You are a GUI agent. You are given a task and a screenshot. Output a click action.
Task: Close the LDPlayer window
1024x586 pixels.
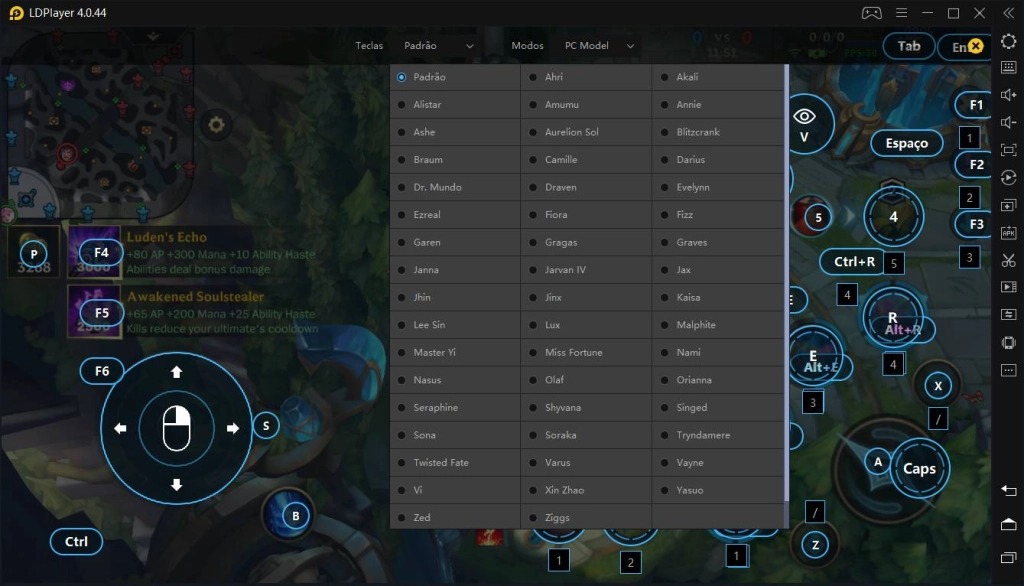pyautogui.click(x=1005, y=13)
